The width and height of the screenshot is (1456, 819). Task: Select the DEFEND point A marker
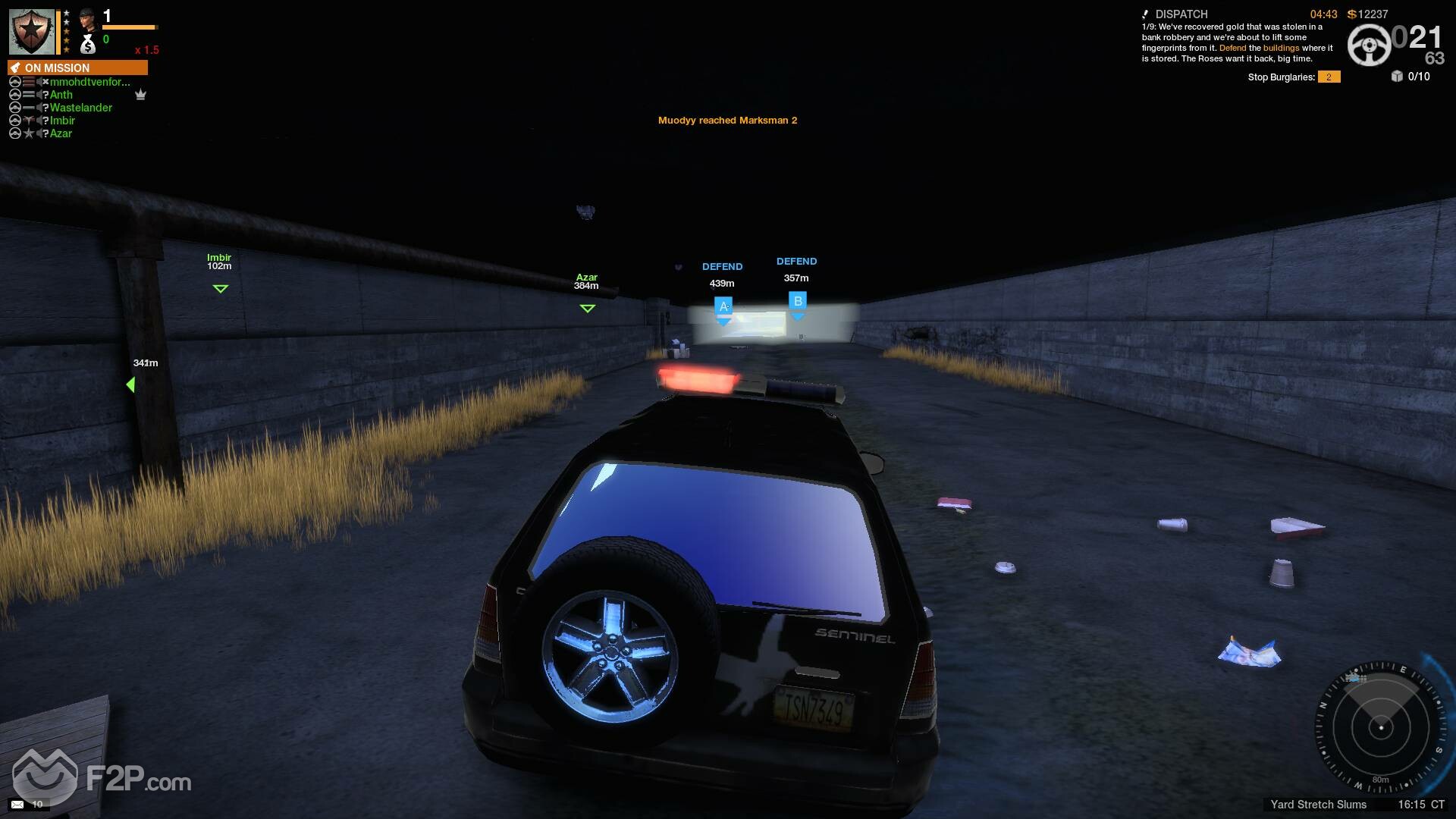pos(723,307)
